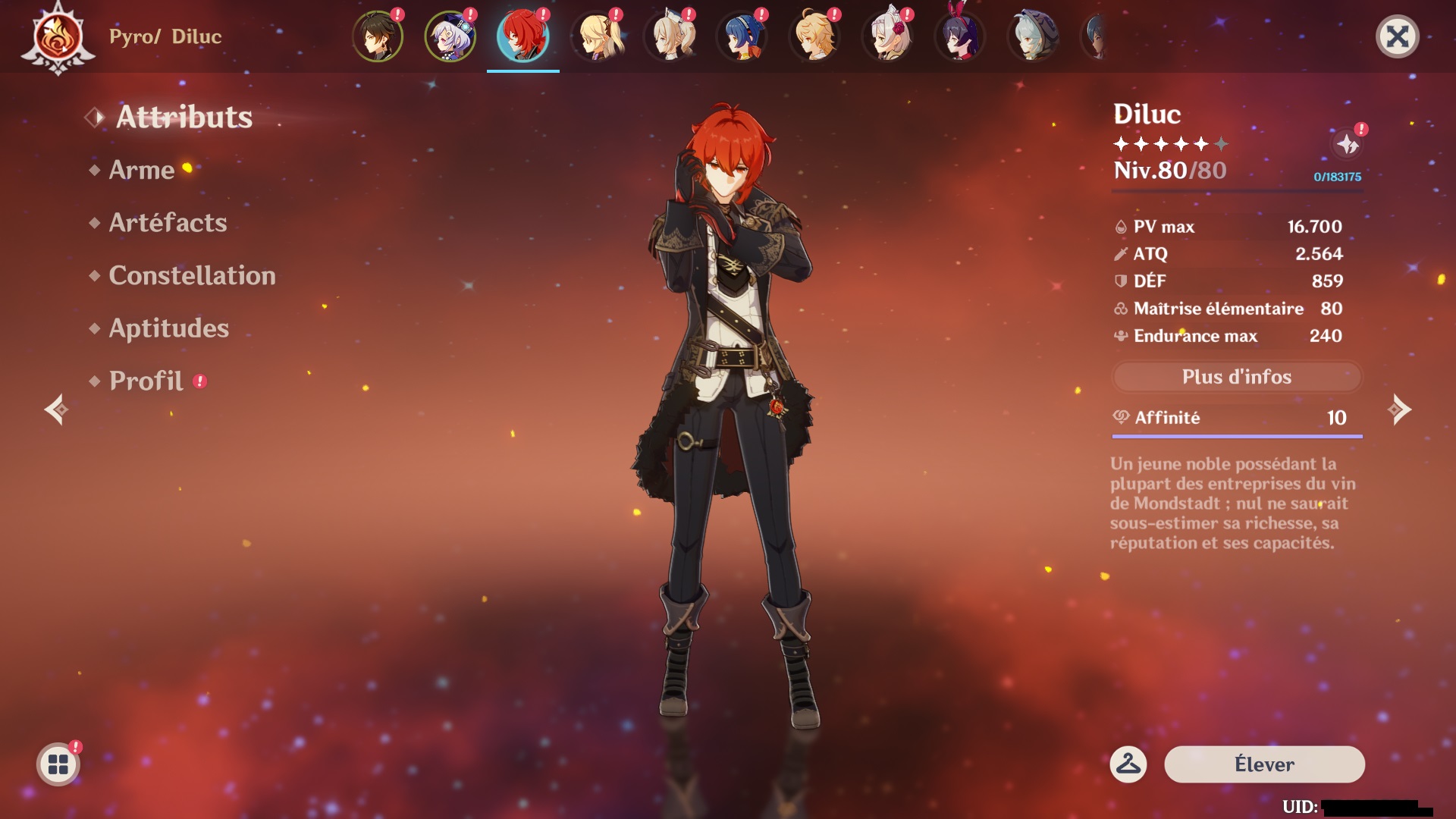Select the Attributs menu entry
1456x819 pixels.
pos(184,118)
